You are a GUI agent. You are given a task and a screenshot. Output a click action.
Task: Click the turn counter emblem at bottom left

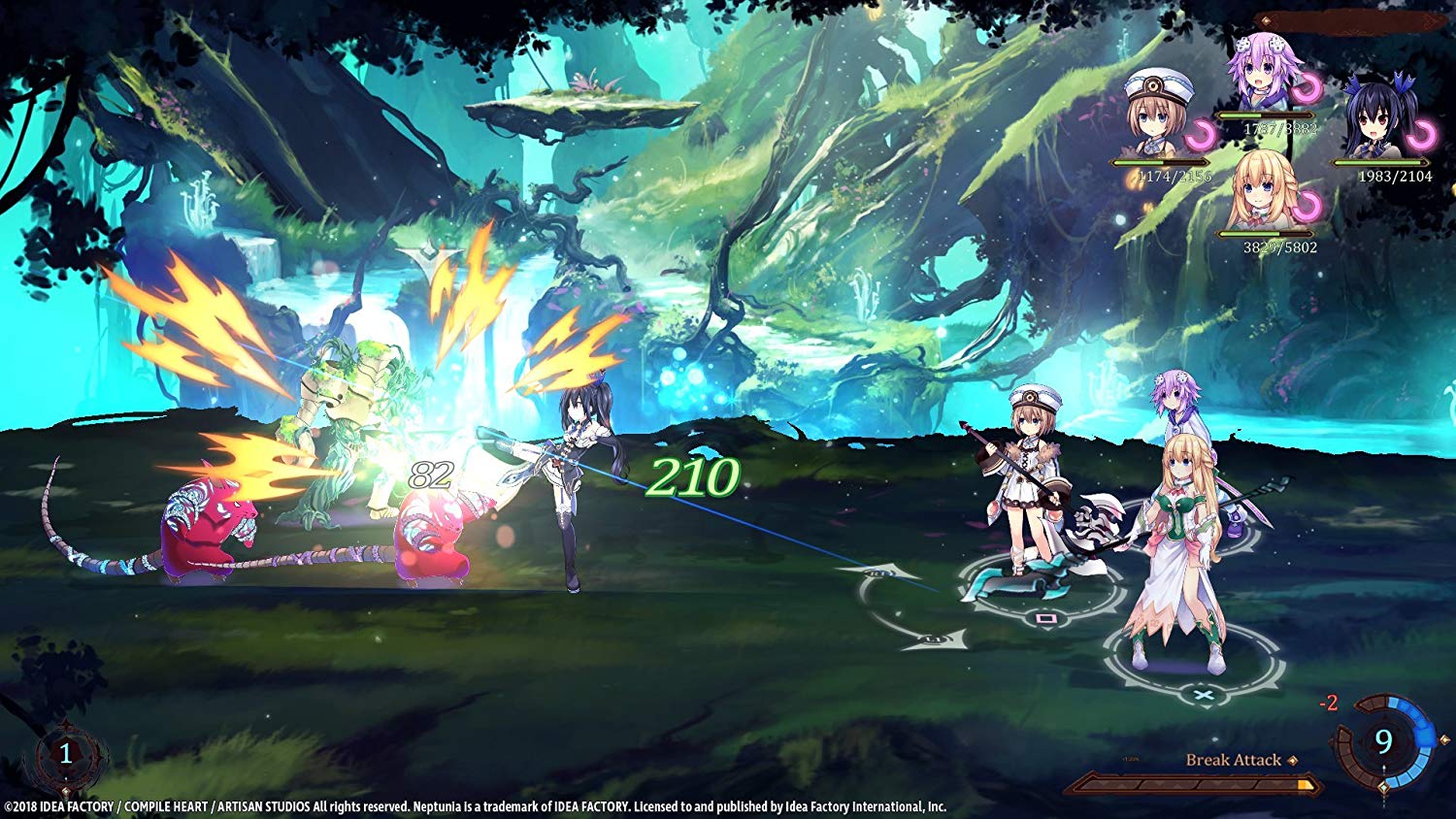click(x=65, y=754)
